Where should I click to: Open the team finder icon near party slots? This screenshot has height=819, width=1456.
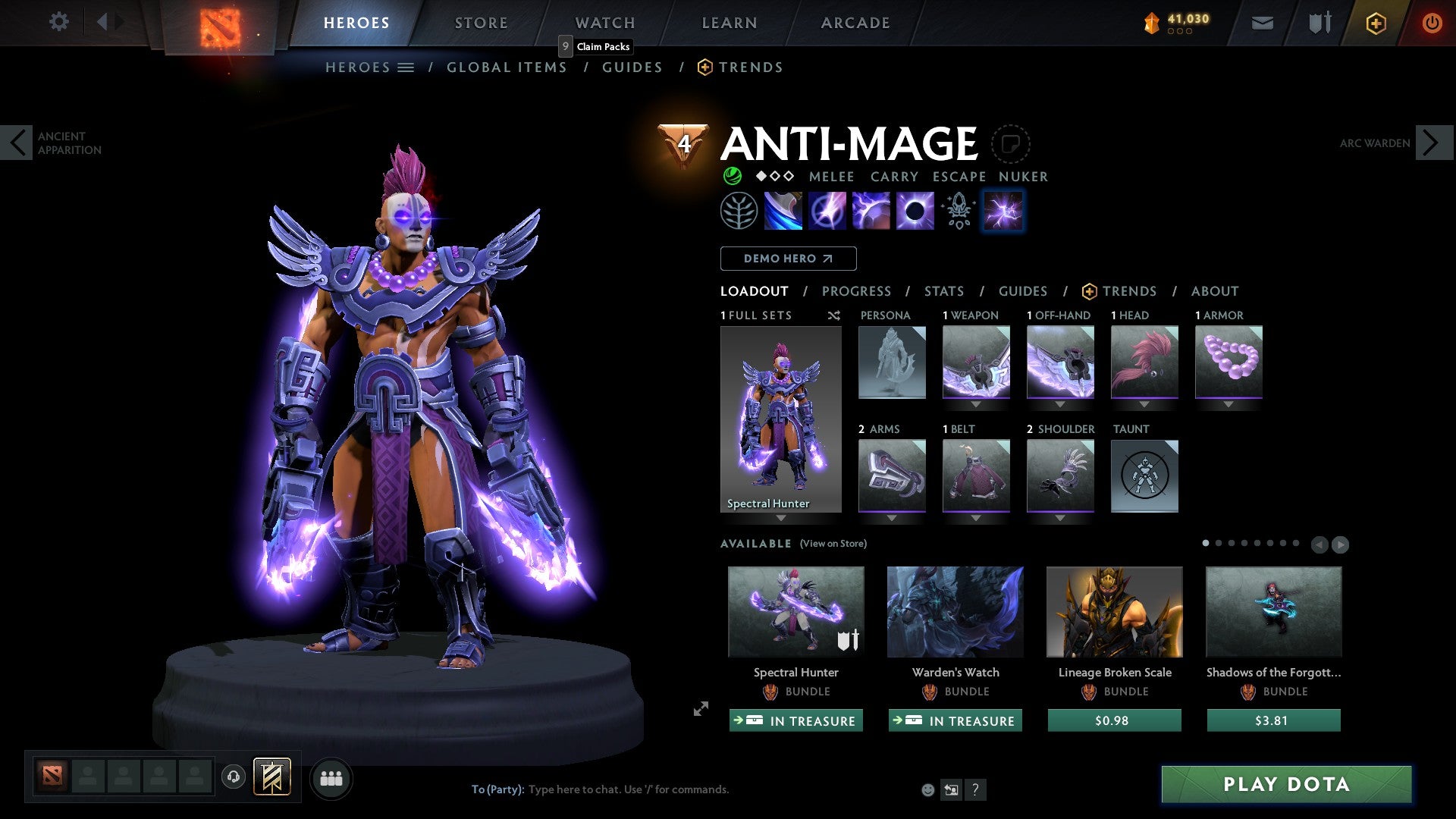(x=331, y=778)
